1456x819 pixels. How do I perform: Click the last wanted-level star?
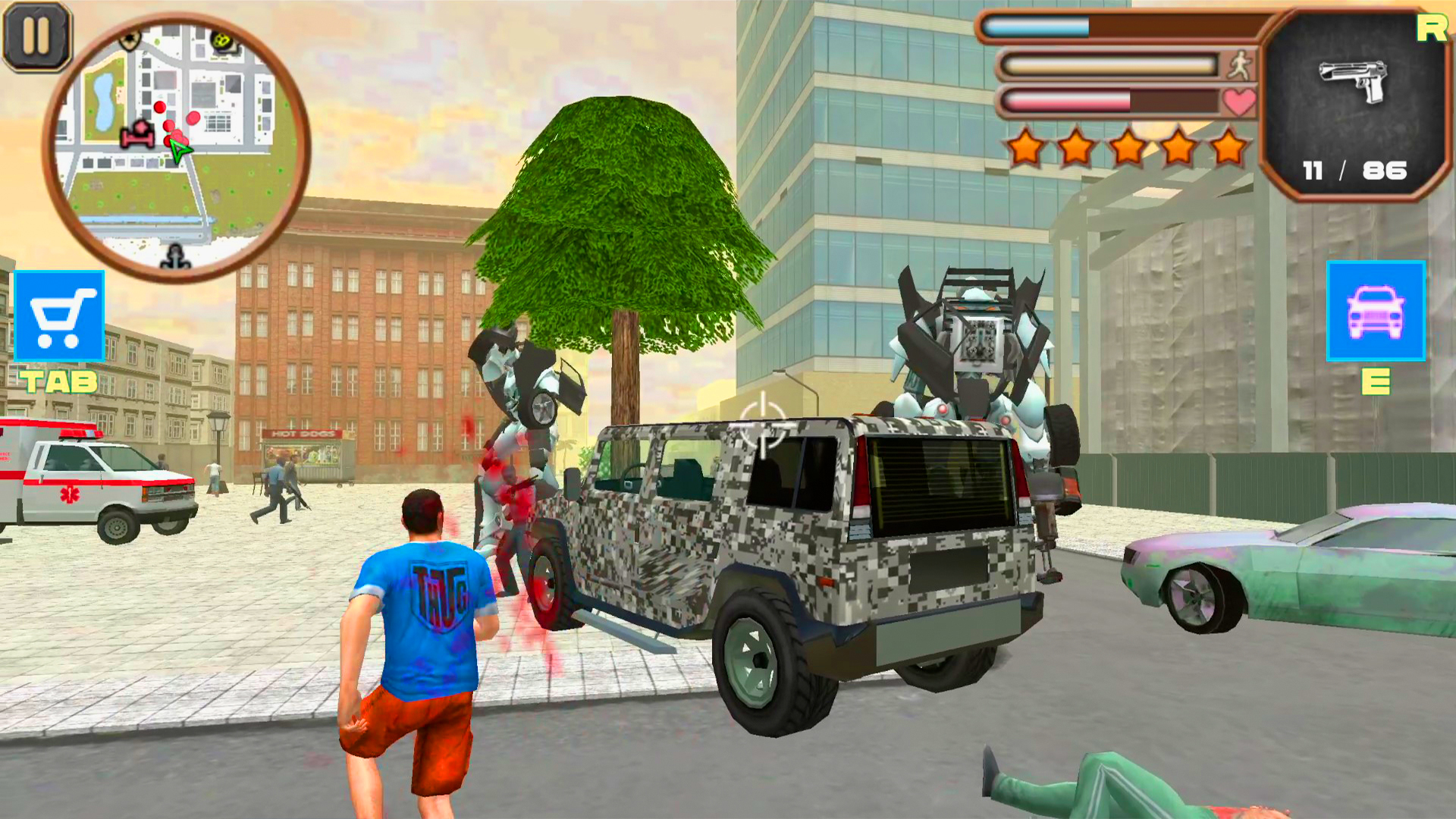1228,146
